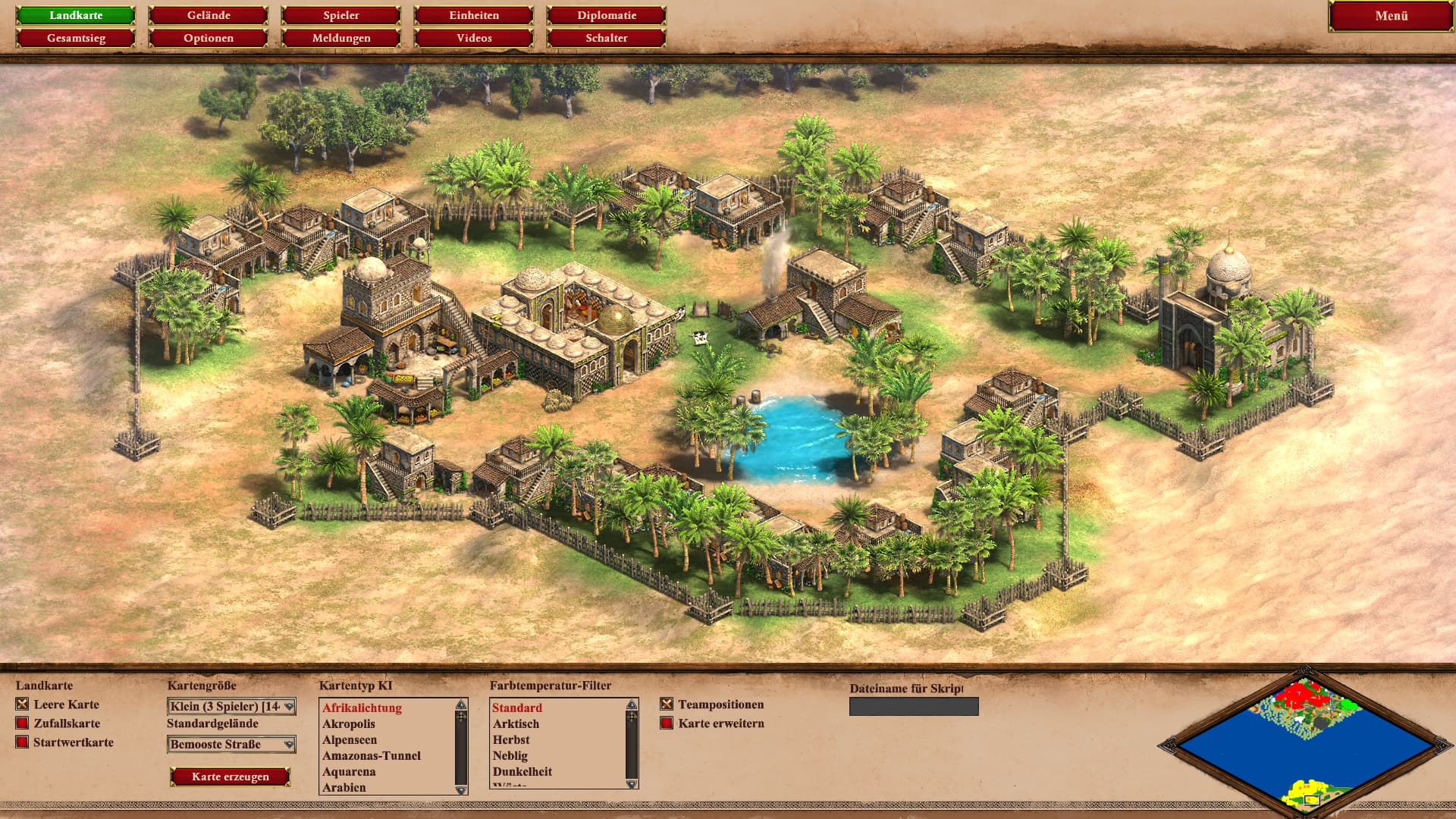
Task: Expand the Standardgelände Bemooste Straße dropdown
Action: tap(231, 745)
